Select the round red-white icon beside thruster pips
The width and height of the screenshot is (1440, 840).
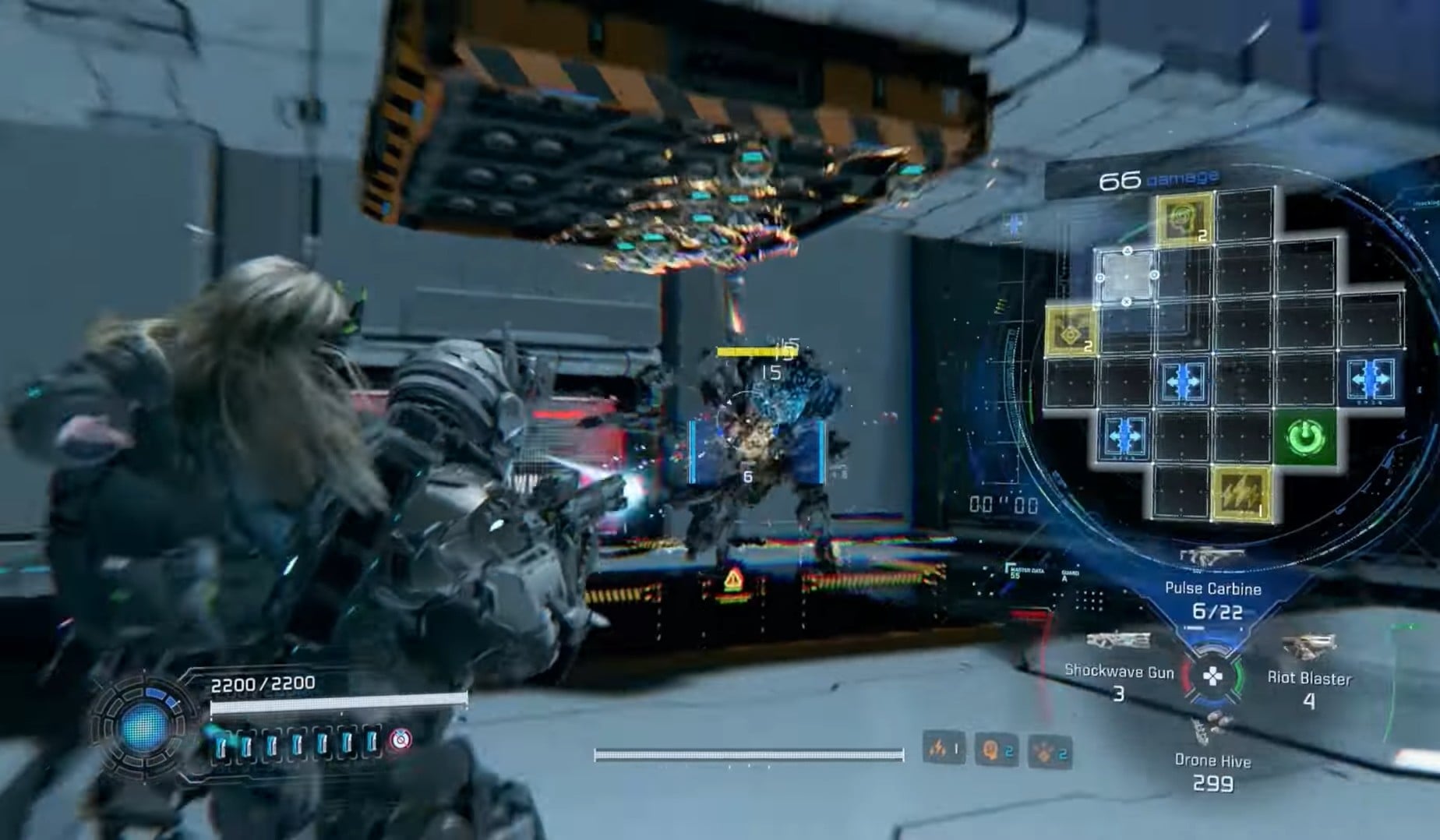(x=401, y=739)
